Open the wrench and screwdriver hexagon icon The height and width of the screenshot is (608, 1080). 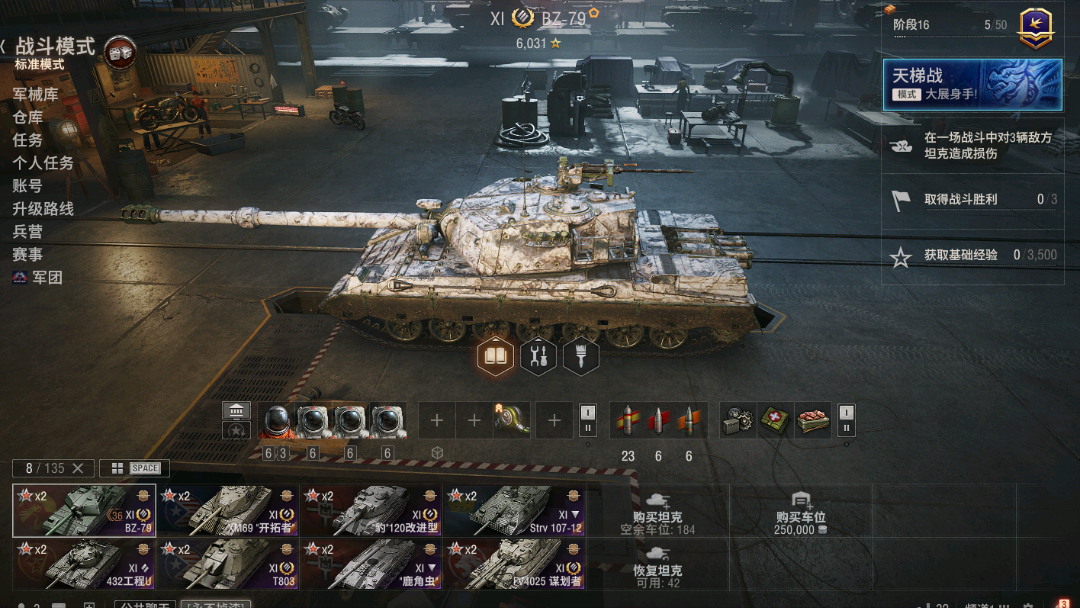click(x=538, y=356)
